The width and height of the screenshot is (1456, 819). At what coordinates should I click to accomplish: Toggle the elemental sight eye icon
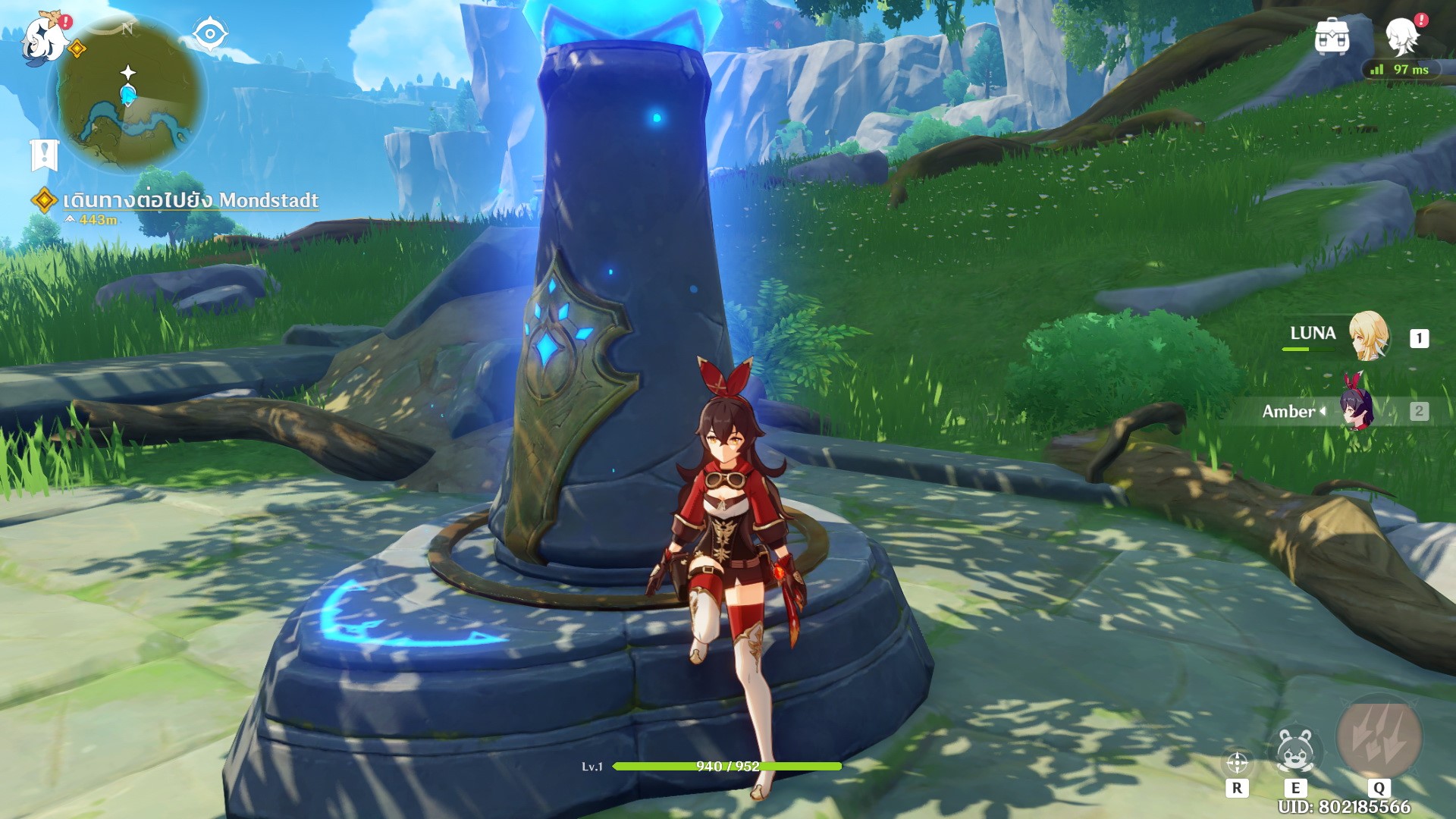coord(209,34)
